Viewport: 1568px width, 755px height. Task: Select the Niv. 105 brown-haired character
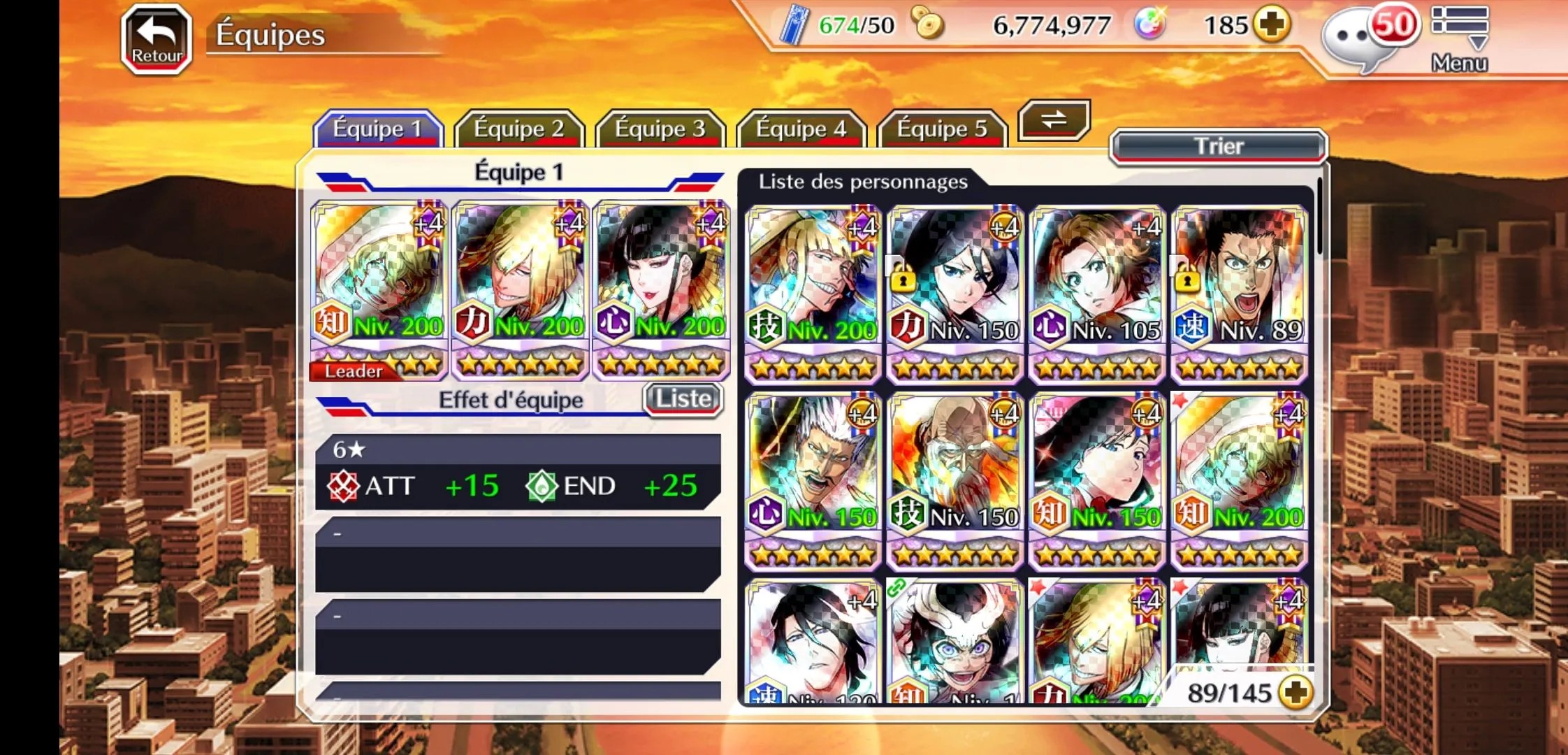coord(1097,294)
